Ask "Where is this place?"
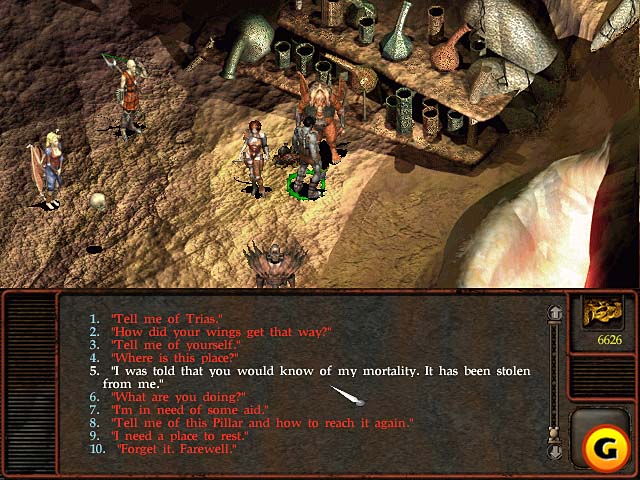The height and width of the screenshot is (480, 640). tap(174, 358)
